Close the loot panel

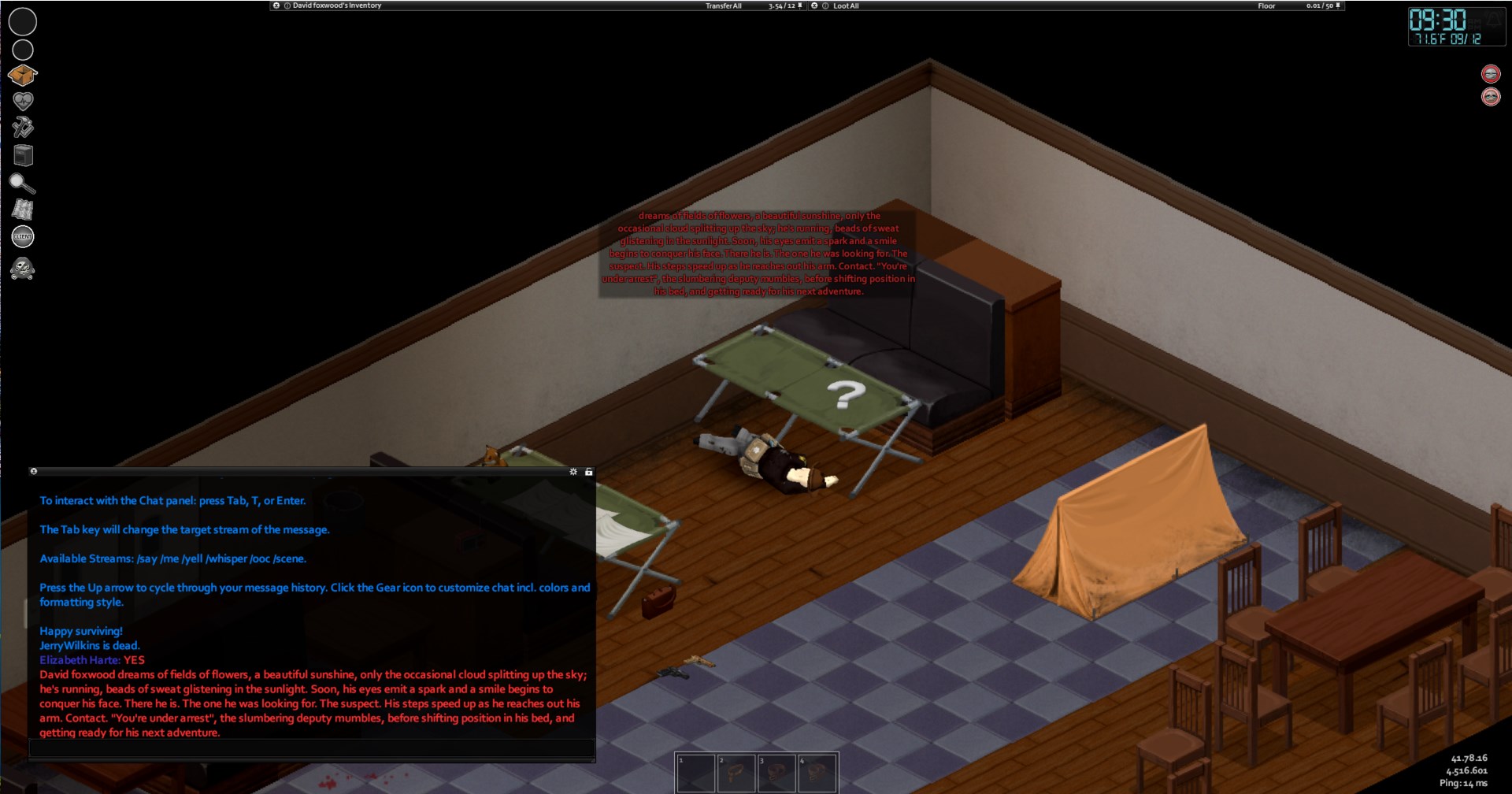tap(814, 6)
